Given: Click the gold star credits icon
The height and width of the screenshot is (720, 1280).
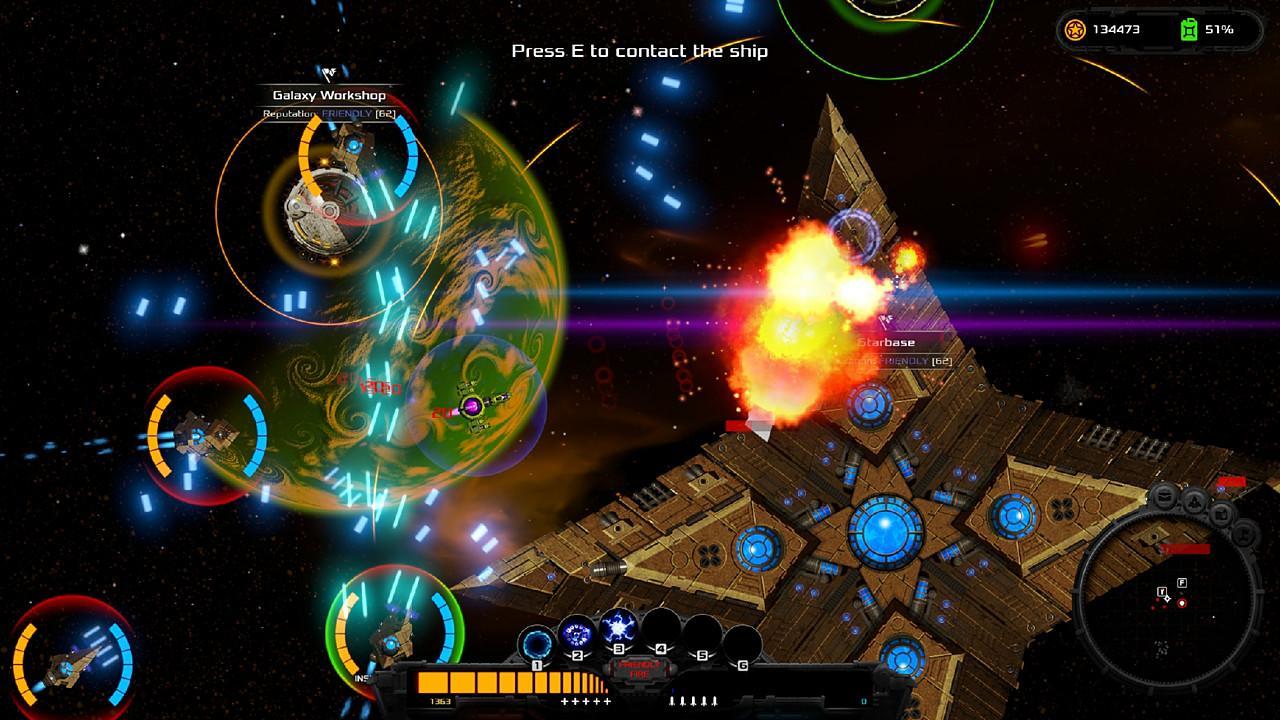Looking at the screenshot, I should 1075,31.
